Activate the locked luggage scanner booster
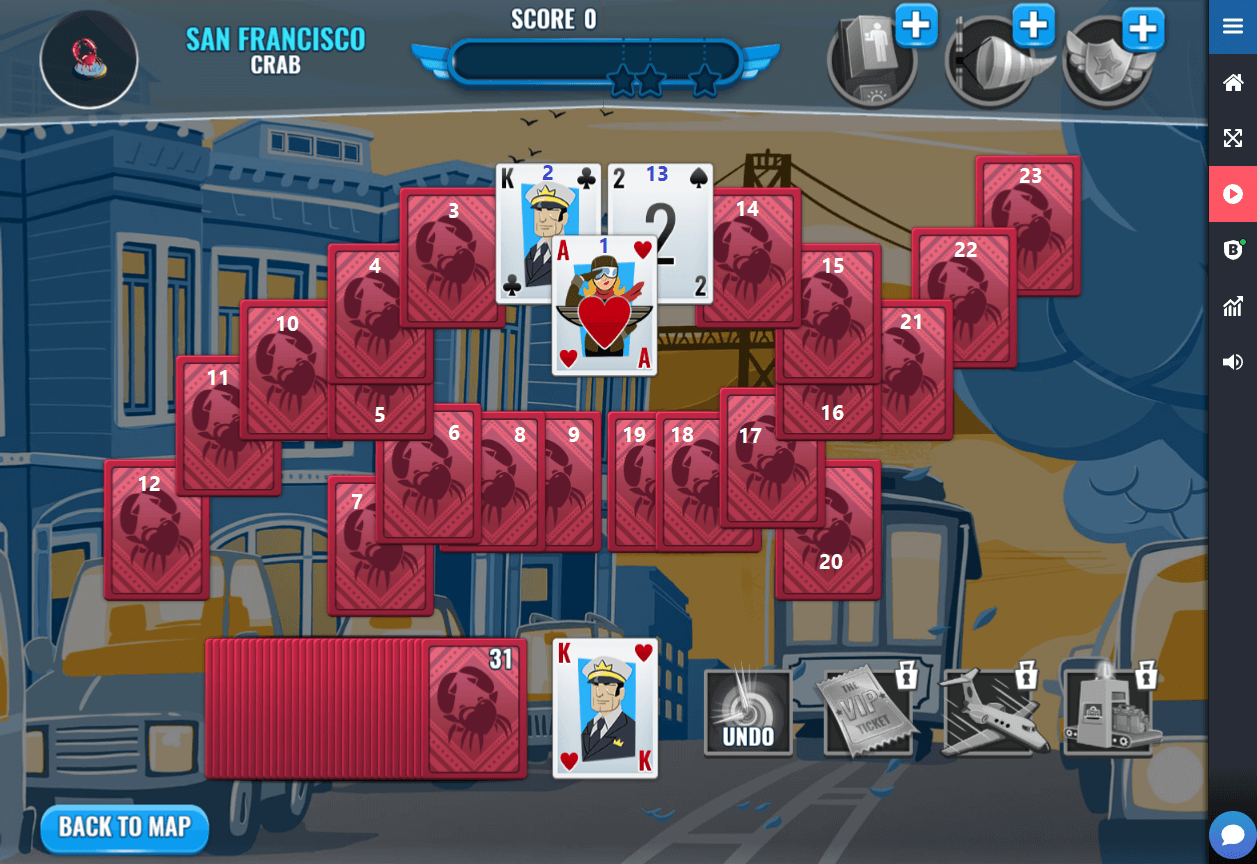The width and height of the screenshot is (1257, 864). tap(1111, 711)
